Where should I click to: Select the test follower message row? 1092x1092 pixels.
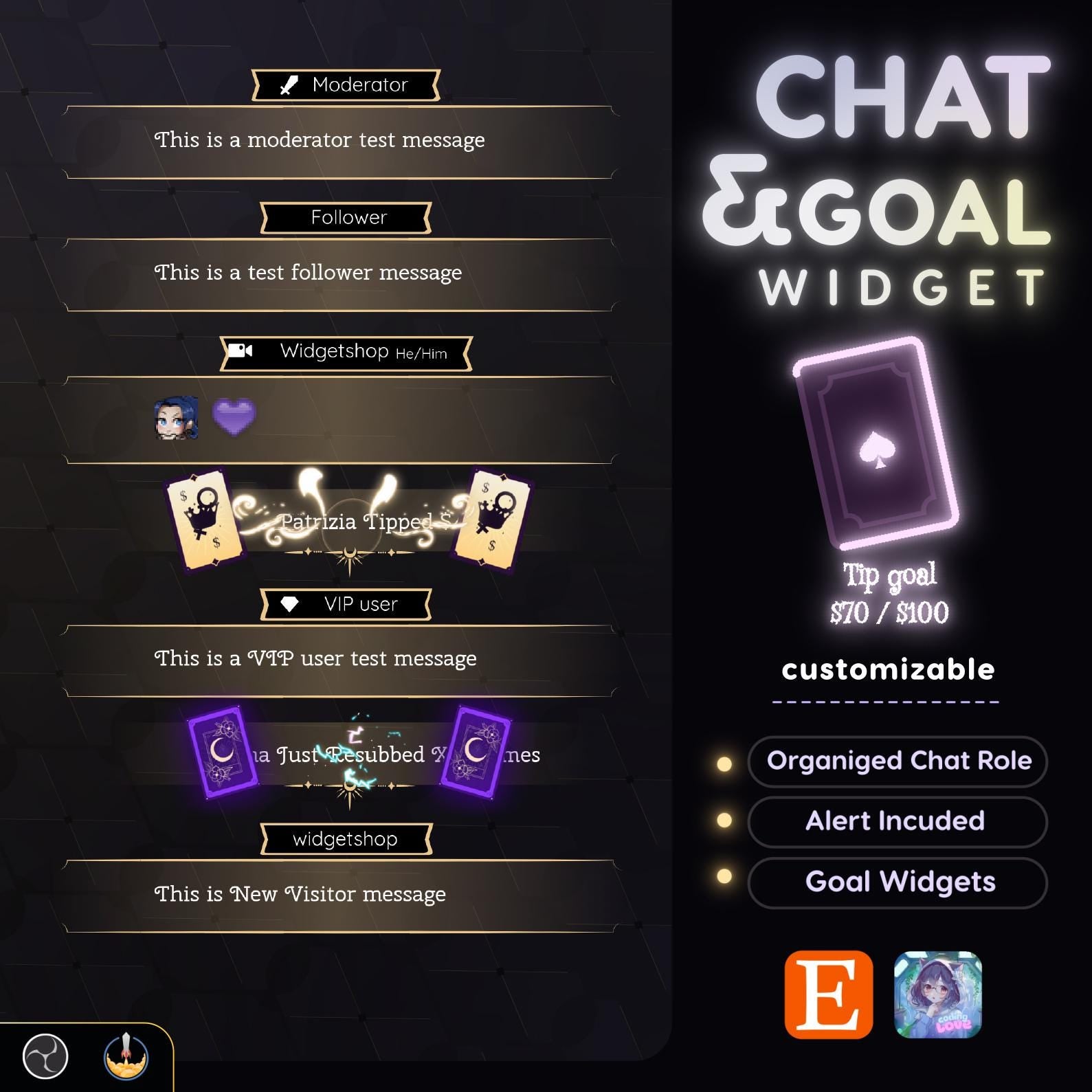pos(308,273)
